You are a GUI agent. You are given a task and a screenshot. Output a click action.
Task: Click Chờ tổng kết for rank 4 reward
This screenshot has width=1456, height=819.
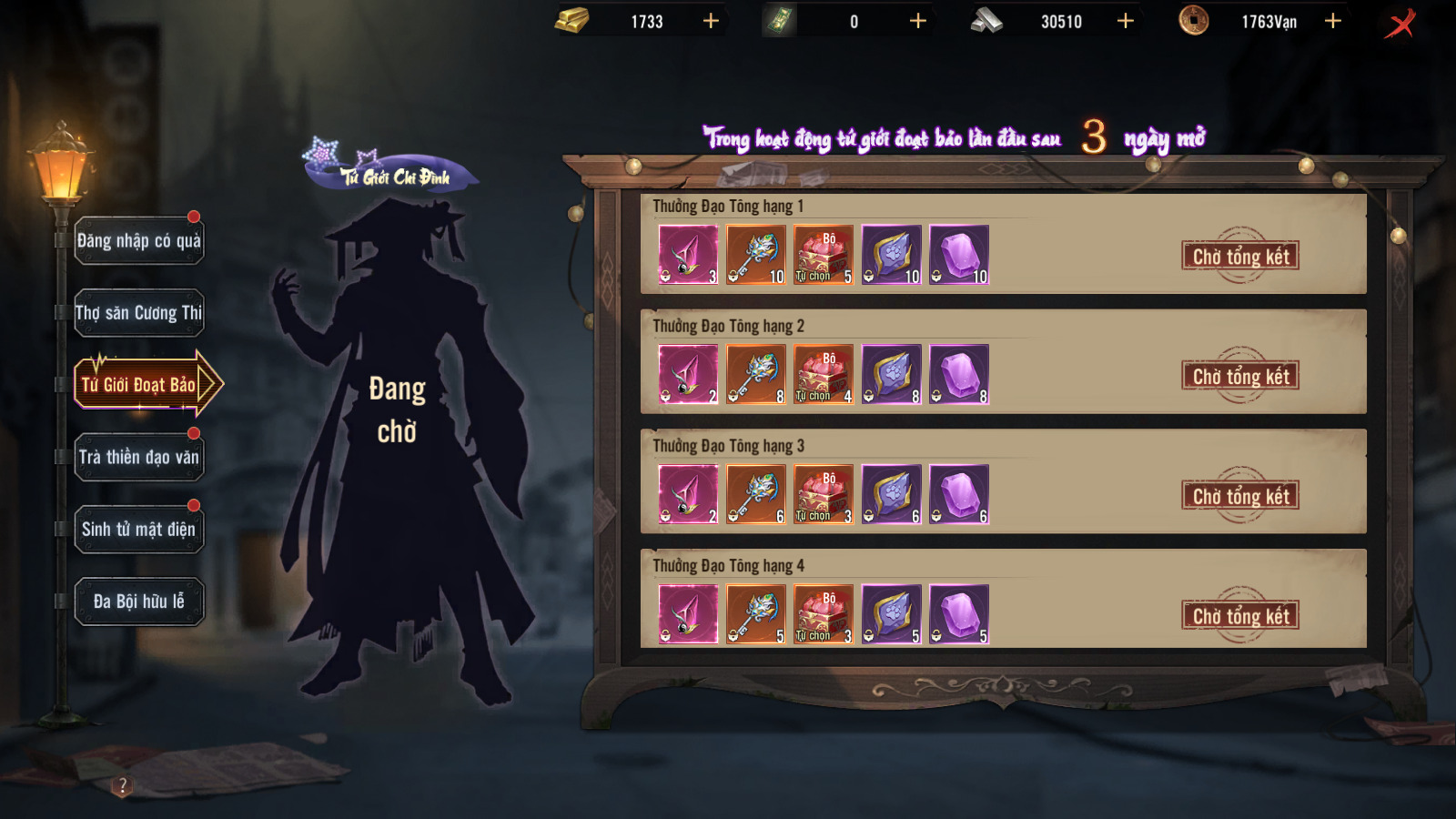1240,616
